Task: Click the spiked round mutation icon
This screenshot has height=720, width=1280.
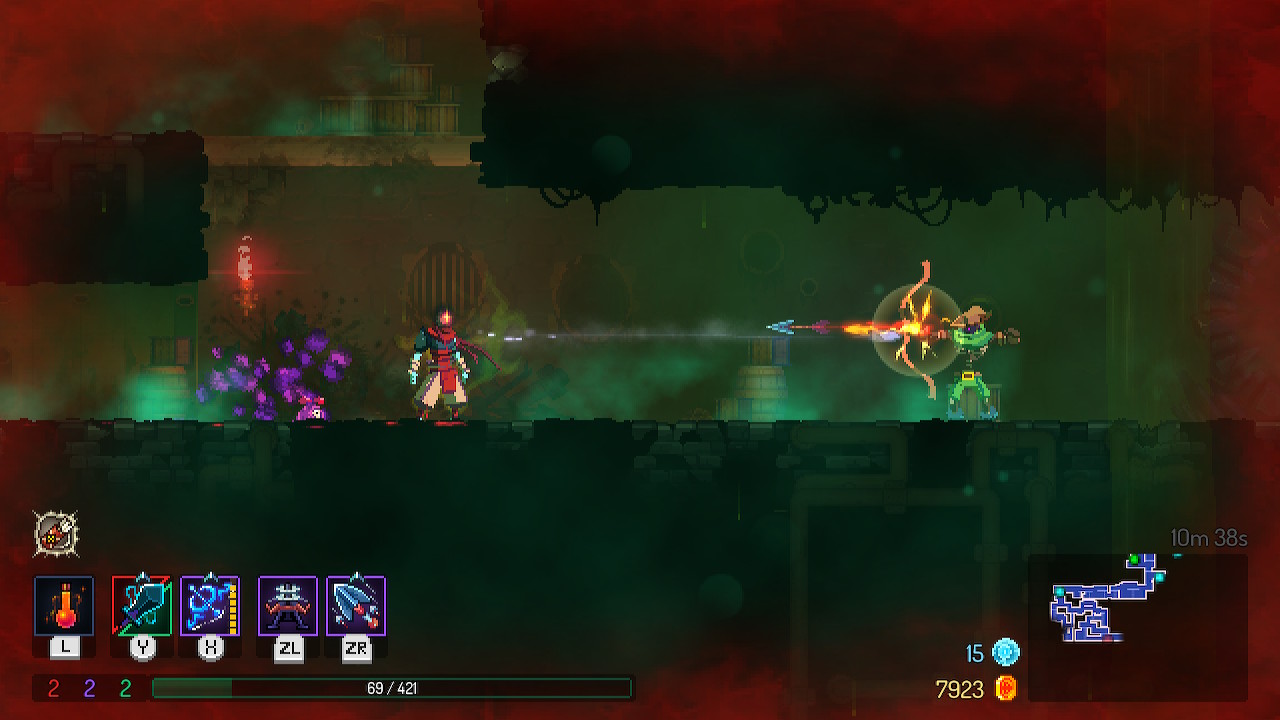Action: pyautogui.click(x=56, y=533)
